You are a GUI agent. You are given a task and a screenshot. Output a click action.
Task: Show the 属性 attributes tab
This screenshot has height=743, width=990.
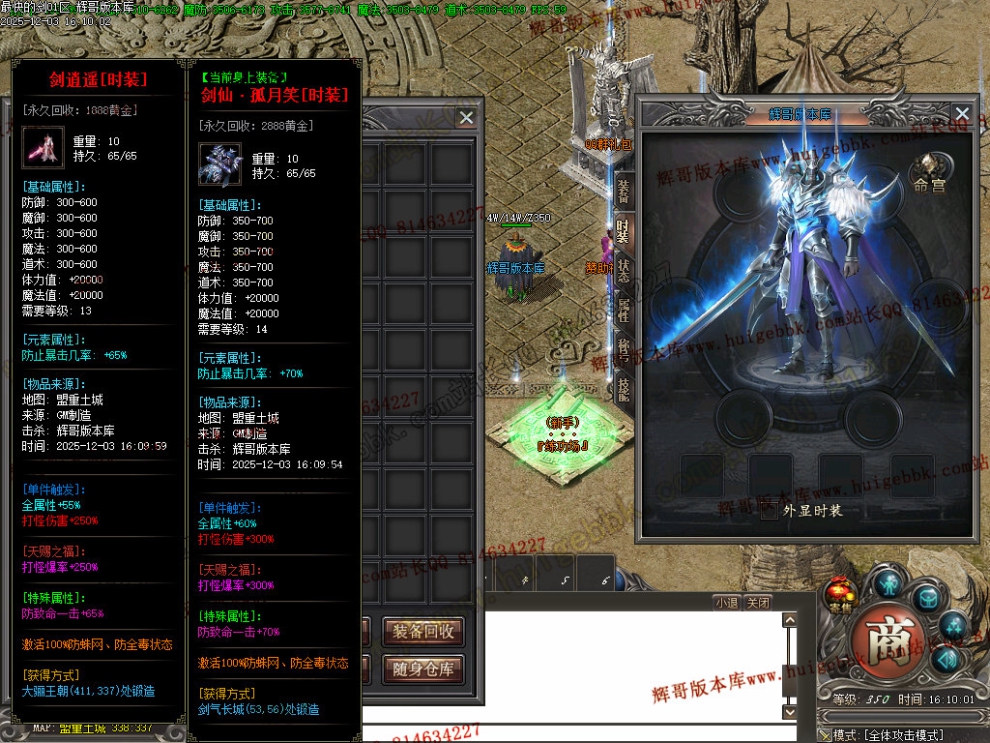click(x=622, y=310)
